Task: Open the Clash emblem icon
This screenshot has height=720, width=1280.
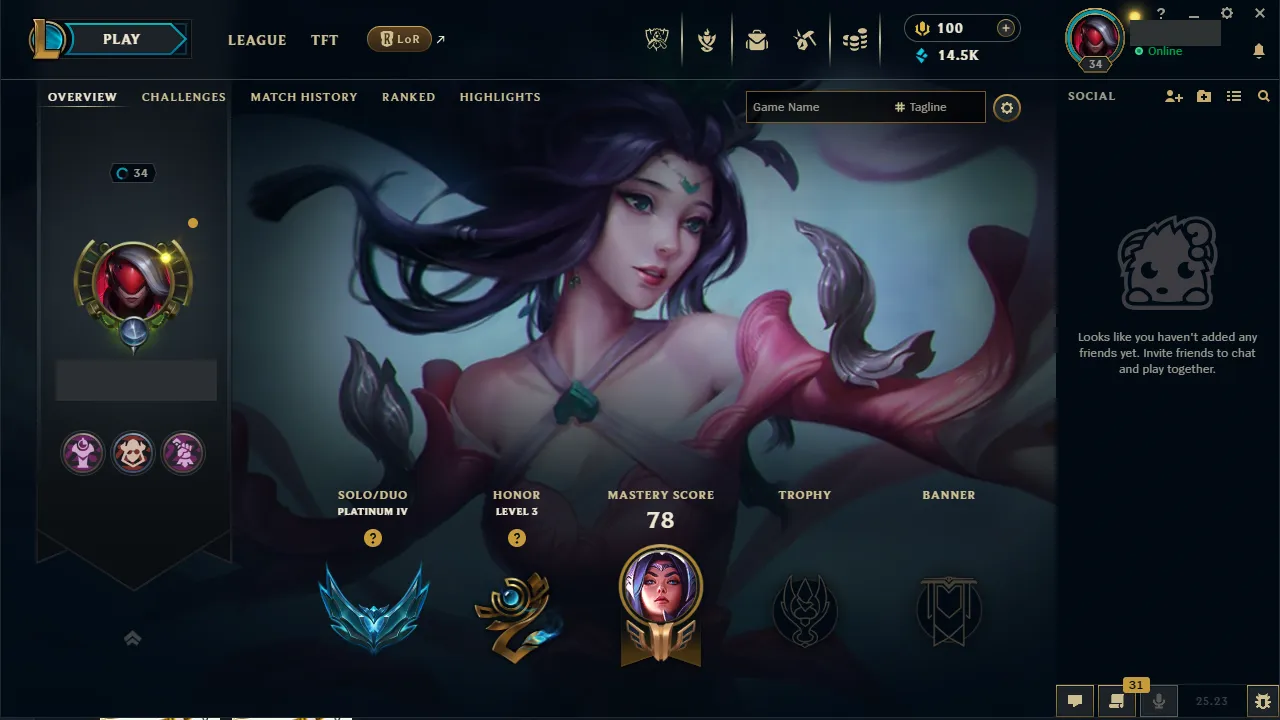Action: 707,39
